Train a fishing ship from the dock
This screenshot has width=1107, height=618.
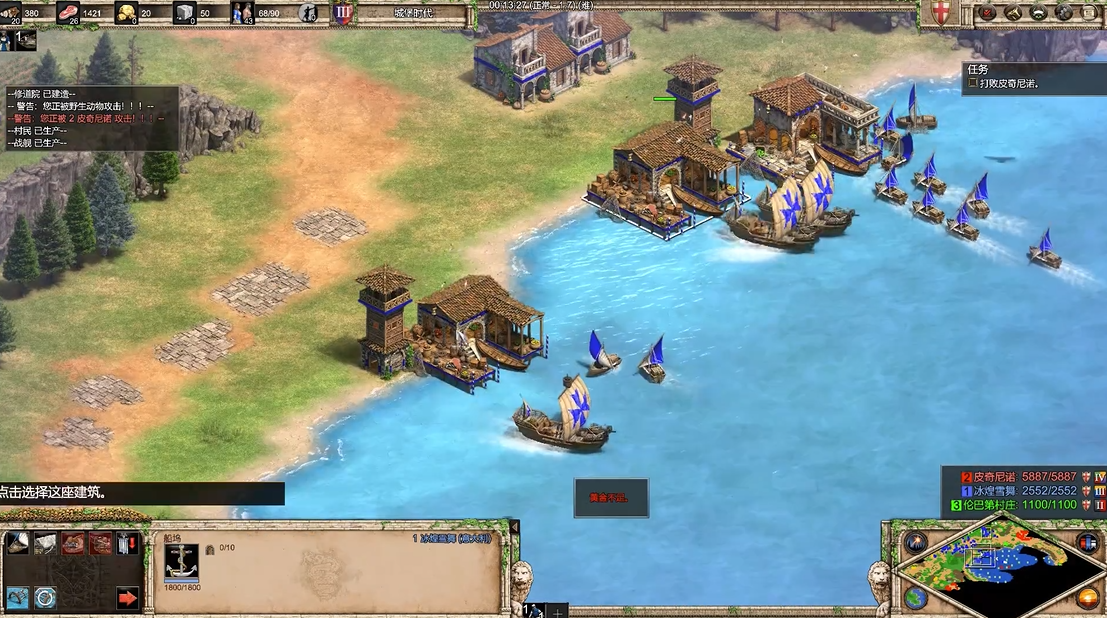(x=17, y=543)
